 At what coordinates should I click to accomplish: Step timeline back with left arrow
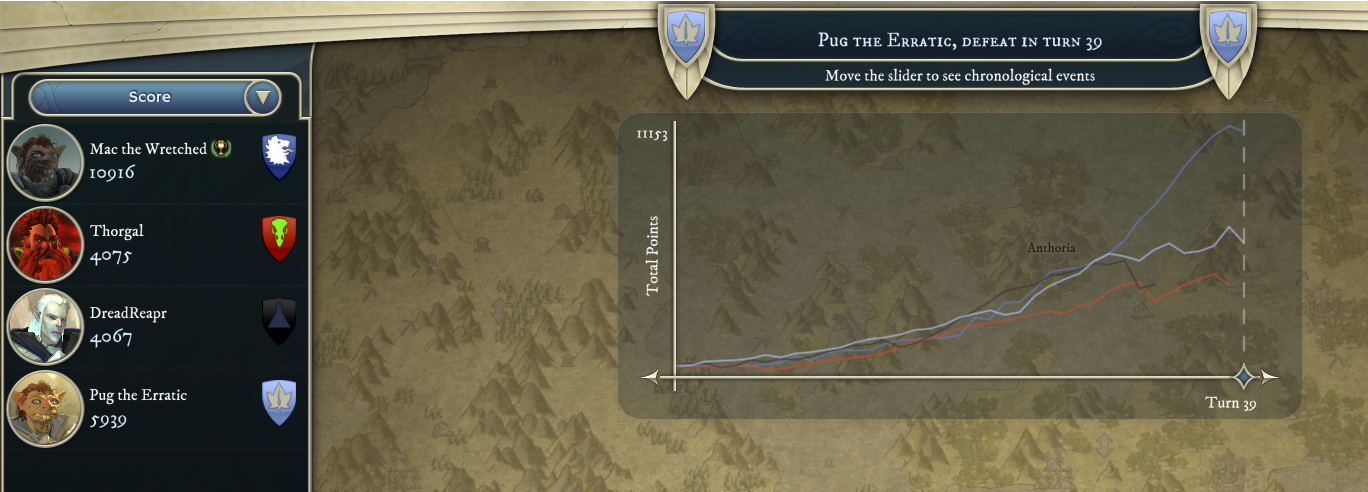coord(651,377)
